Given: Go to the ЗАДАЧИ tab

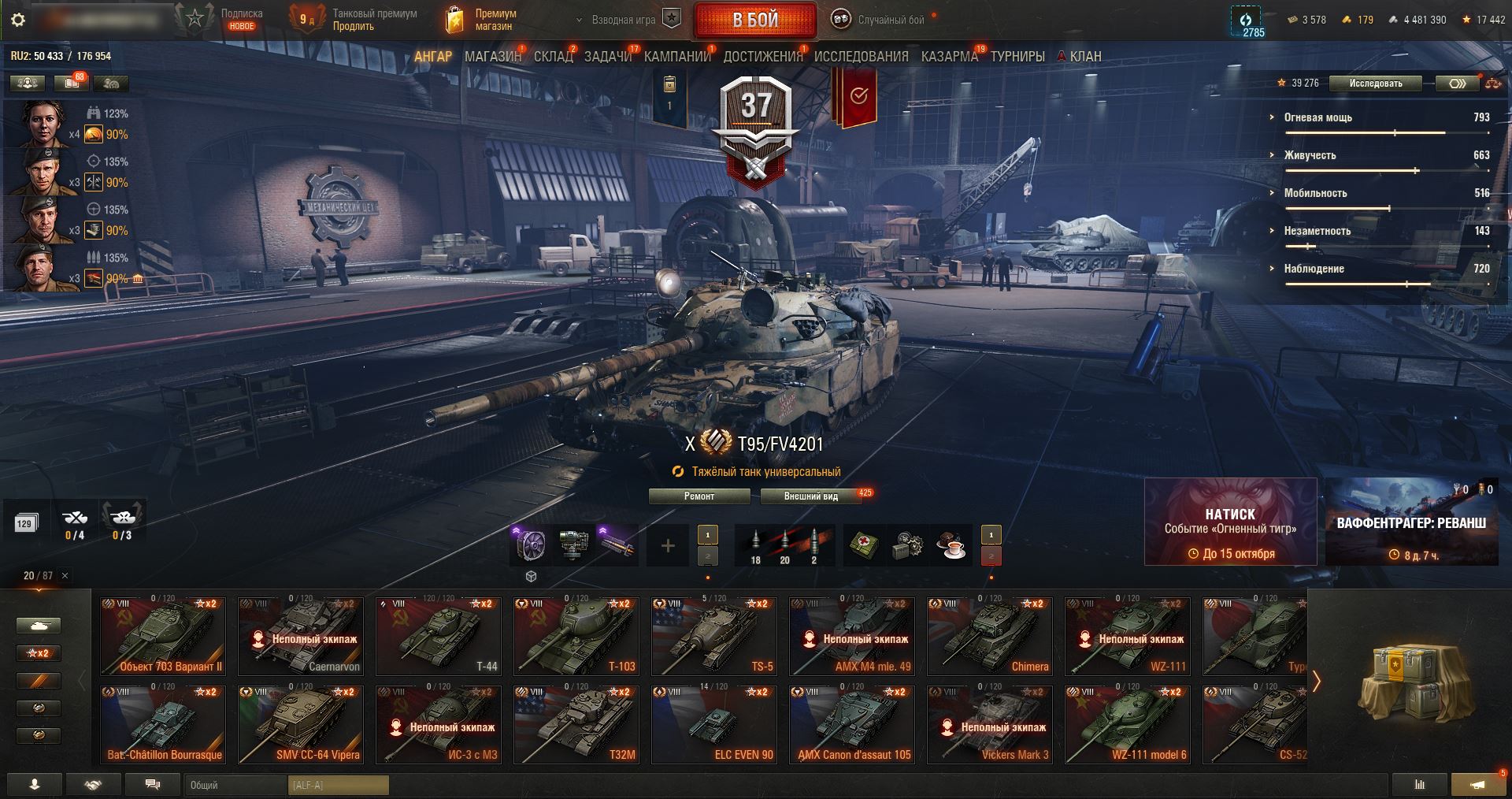Looking at the screenshot, I should [x=608, y=57].
